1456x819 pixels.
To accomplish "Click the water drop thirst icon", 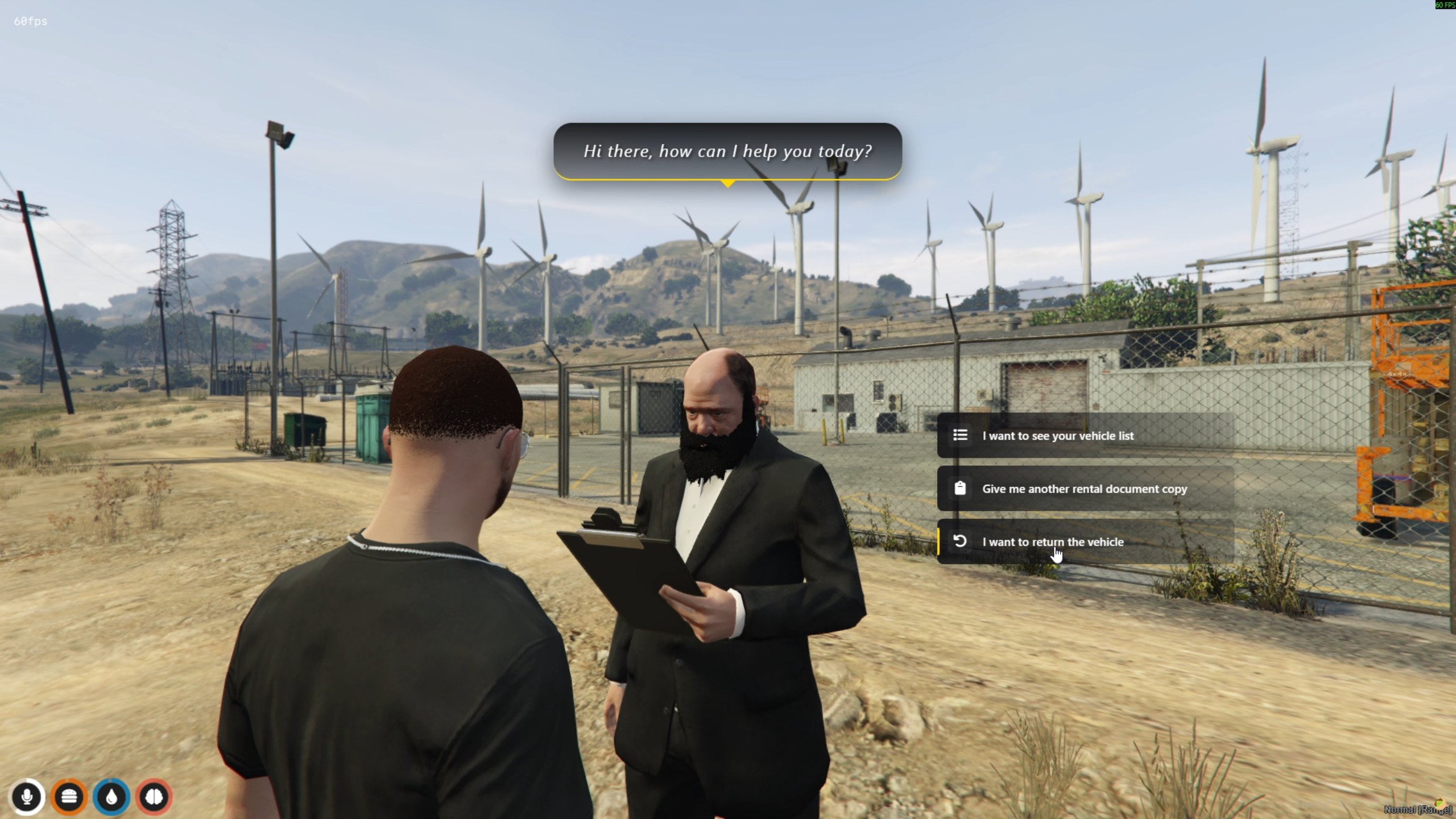I will pyautogui.click(x=111, y=797).
